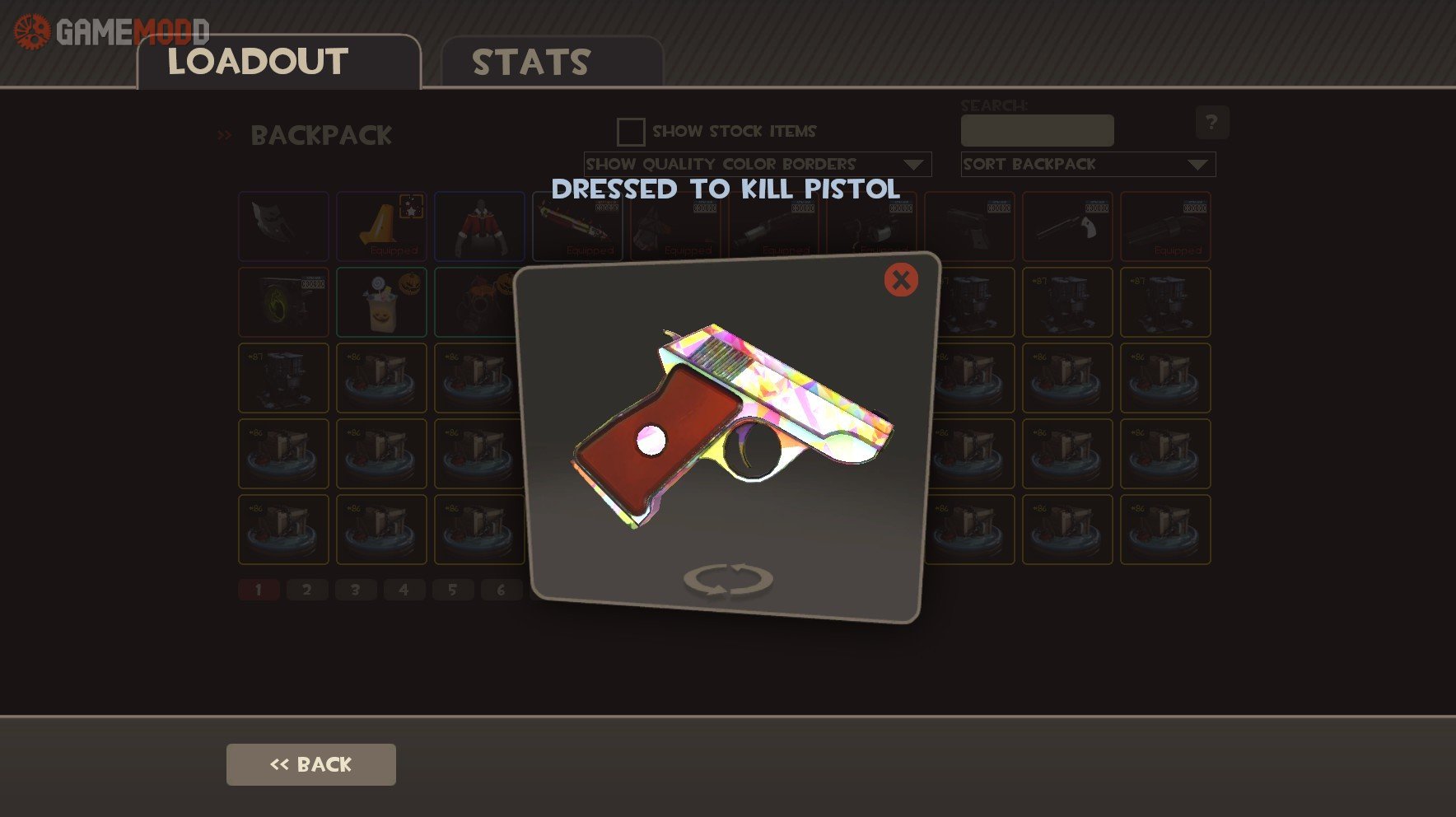Rotate the pistol preview with the arrows icon
This screenshot has height=817, width=1456.
[x=728, y=579]
